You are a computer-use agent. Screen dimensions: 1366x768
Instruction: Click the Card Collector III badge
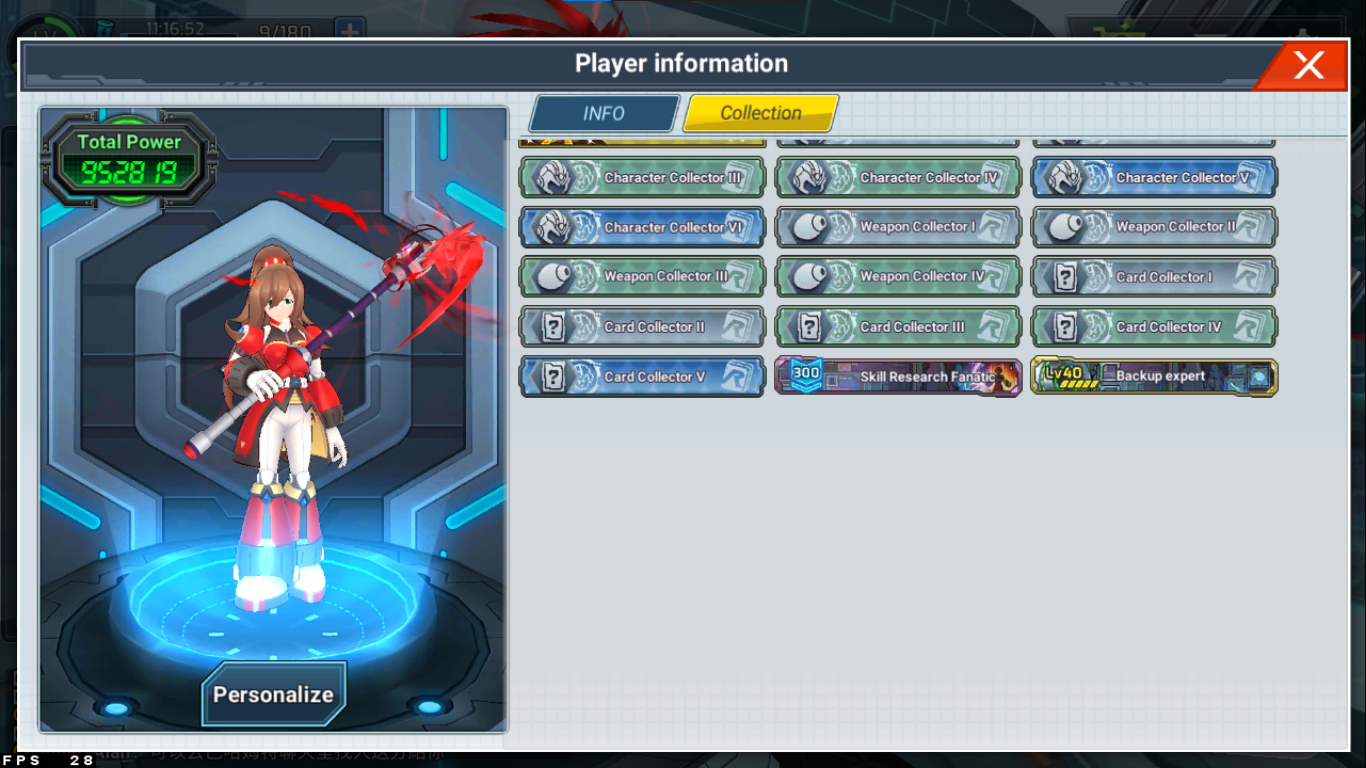898,327
